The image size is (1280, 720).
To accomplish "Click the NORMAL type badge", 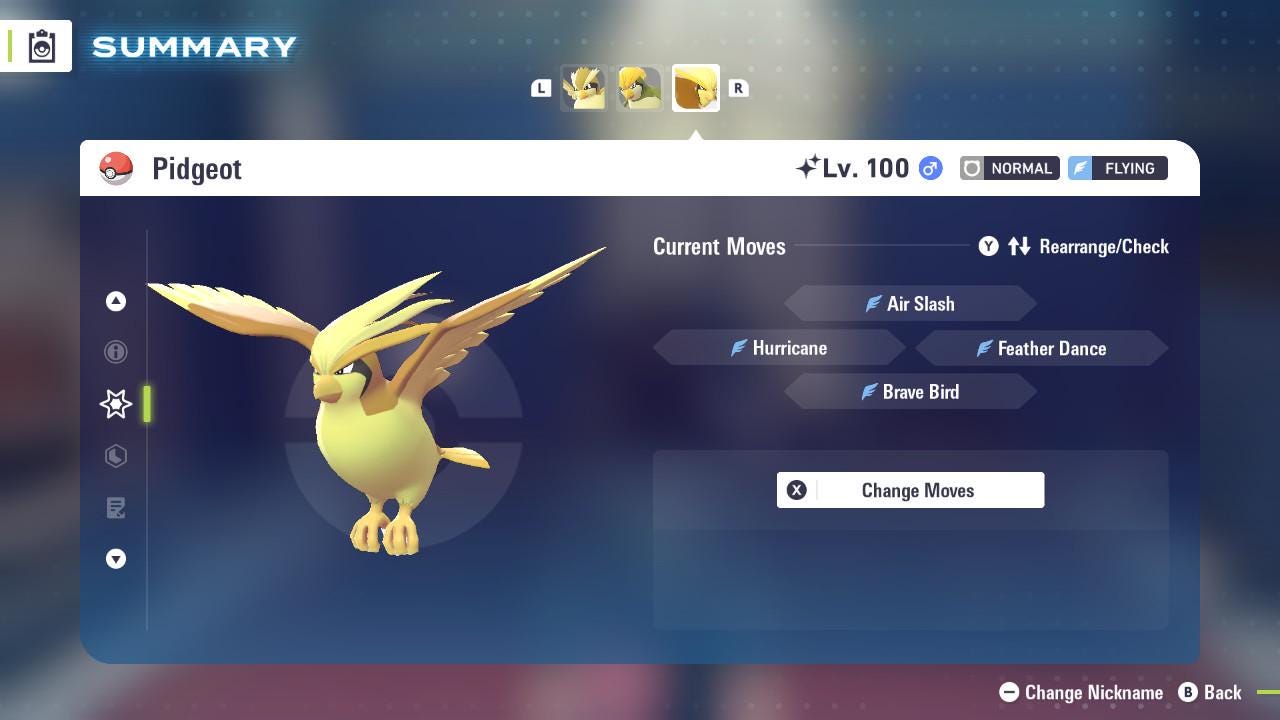I will click(x=1009, y=168).
